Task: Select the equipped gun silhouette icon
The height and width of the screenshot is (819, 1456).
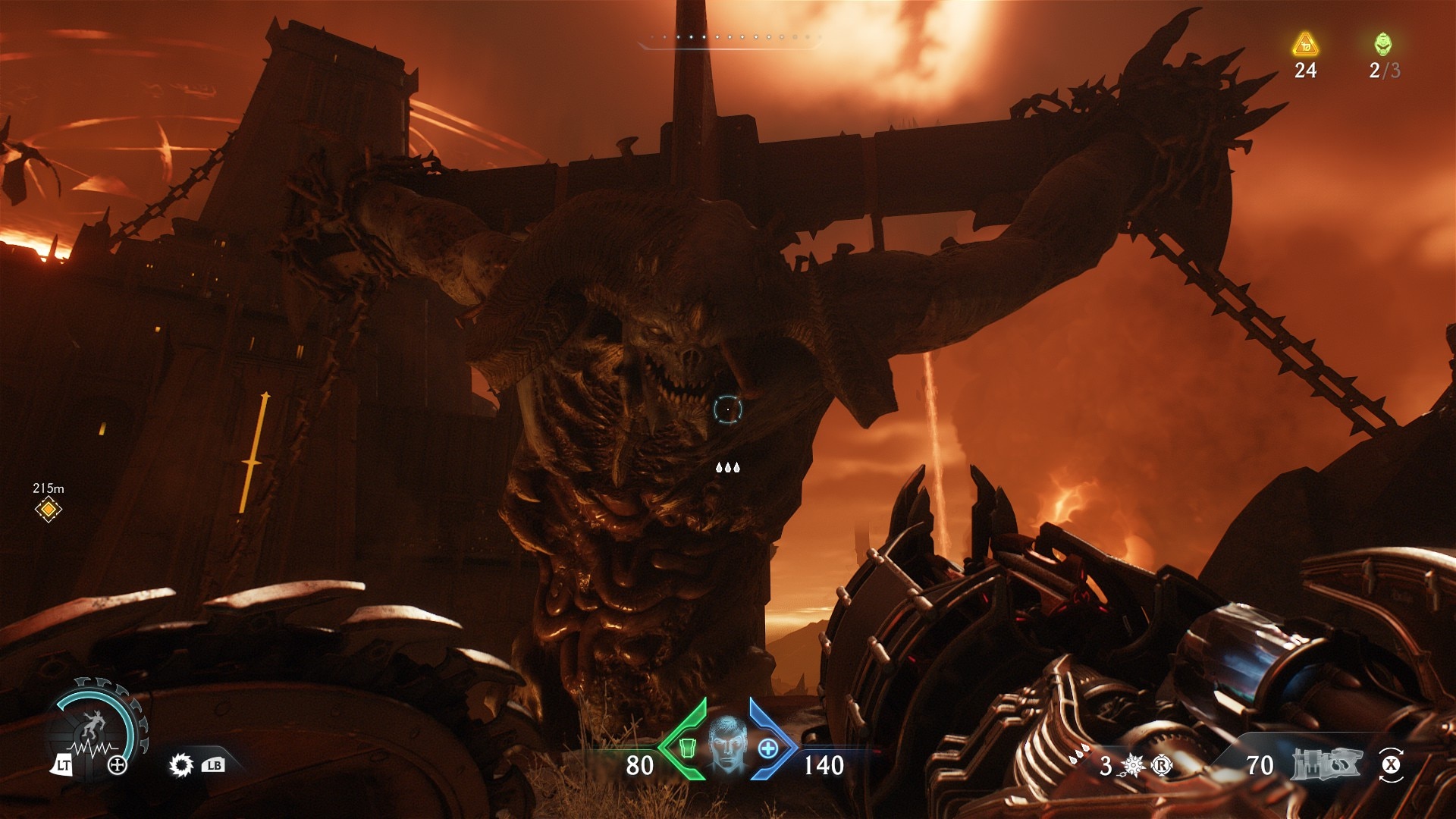Action: tap(1326, 764)
